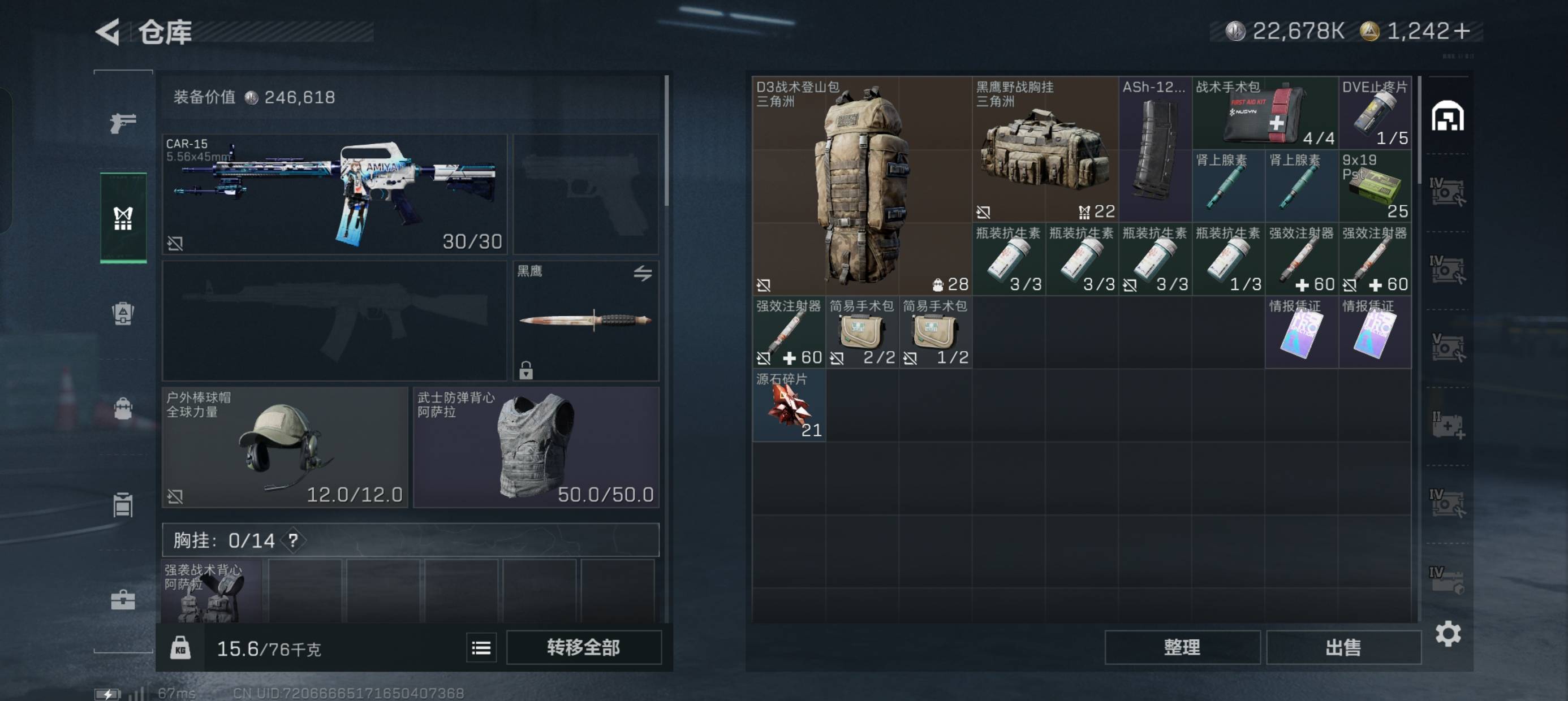Switch to the pistol weapons tab

[x=123, y=123]
